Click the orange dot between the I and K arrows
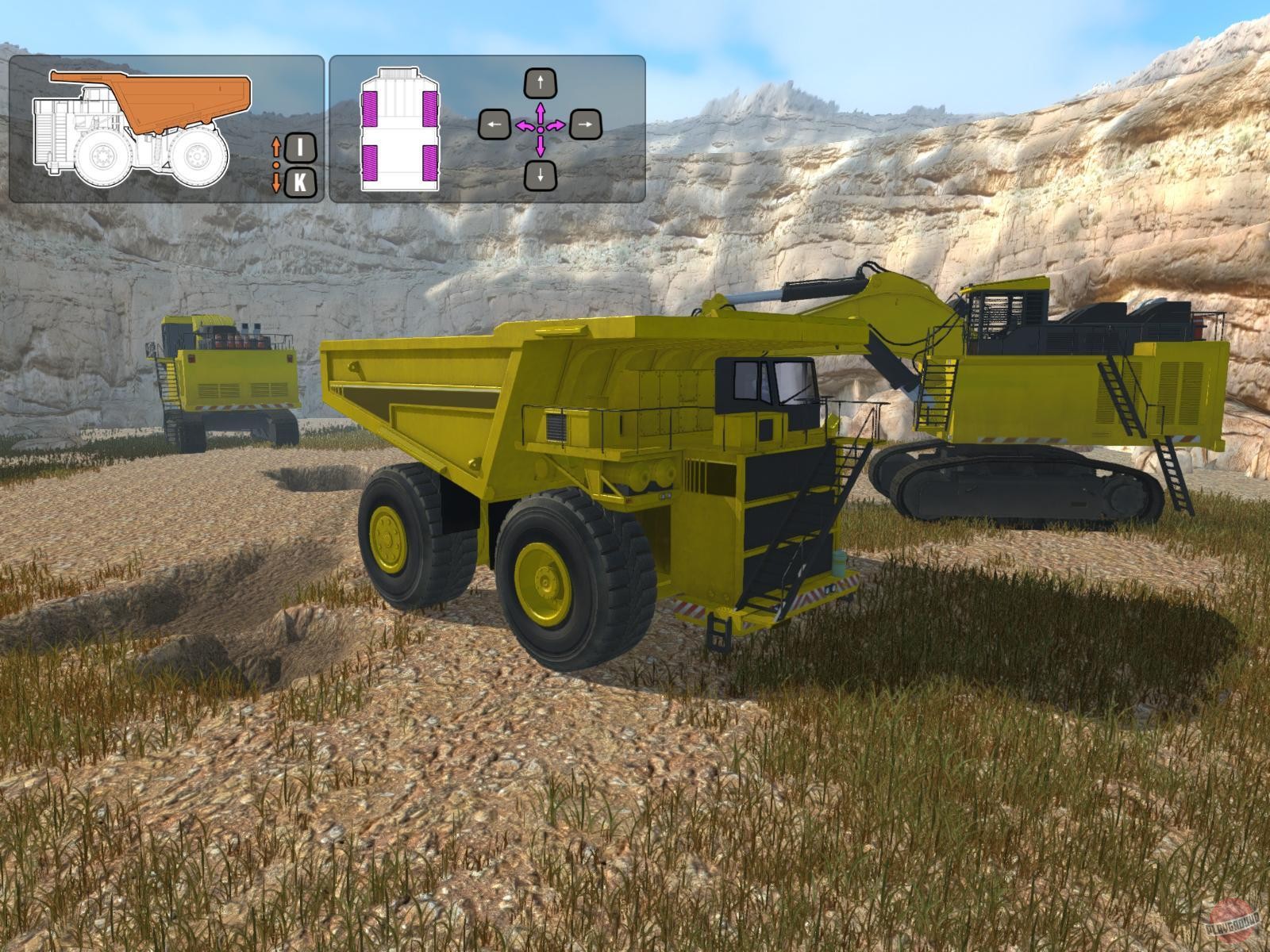The height and width of the screenshot is (952, 1270). click(276, 164)
